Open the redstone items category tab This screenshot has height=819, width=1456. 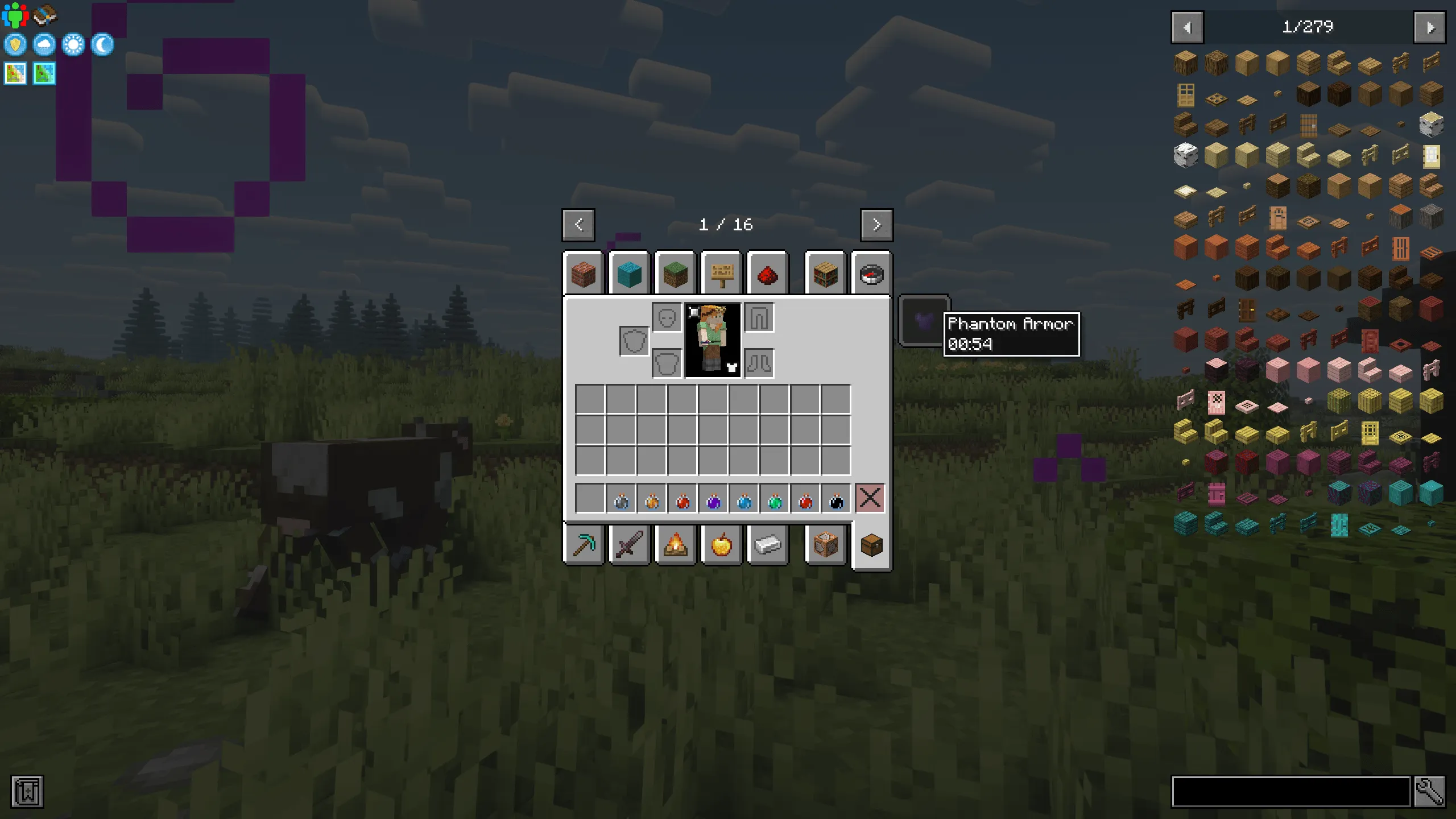point(768,275)
